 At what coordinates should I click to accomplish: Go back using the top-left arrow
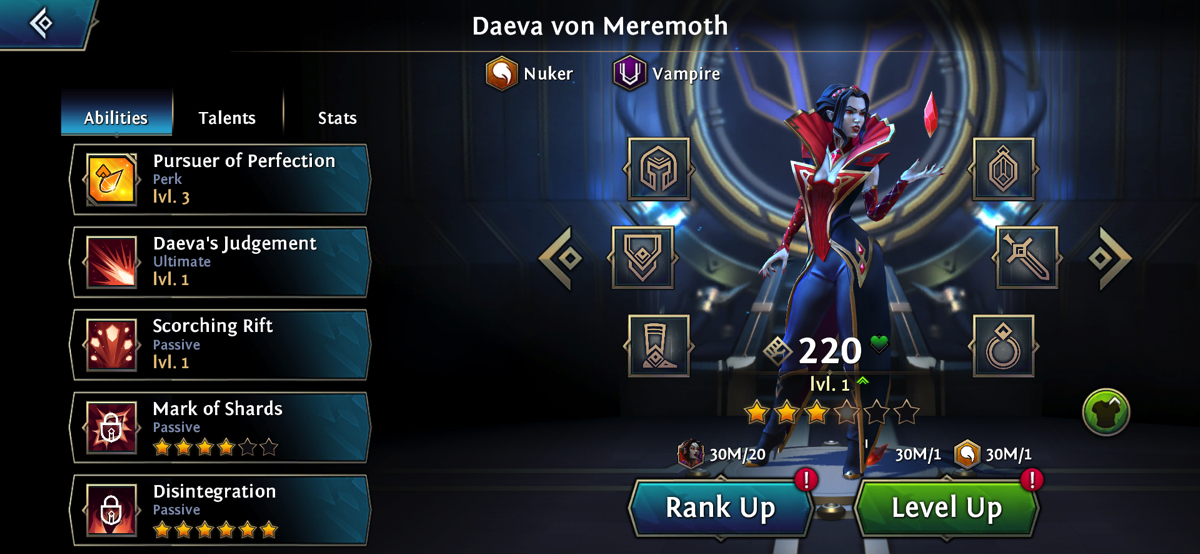(x=42, y=22)
